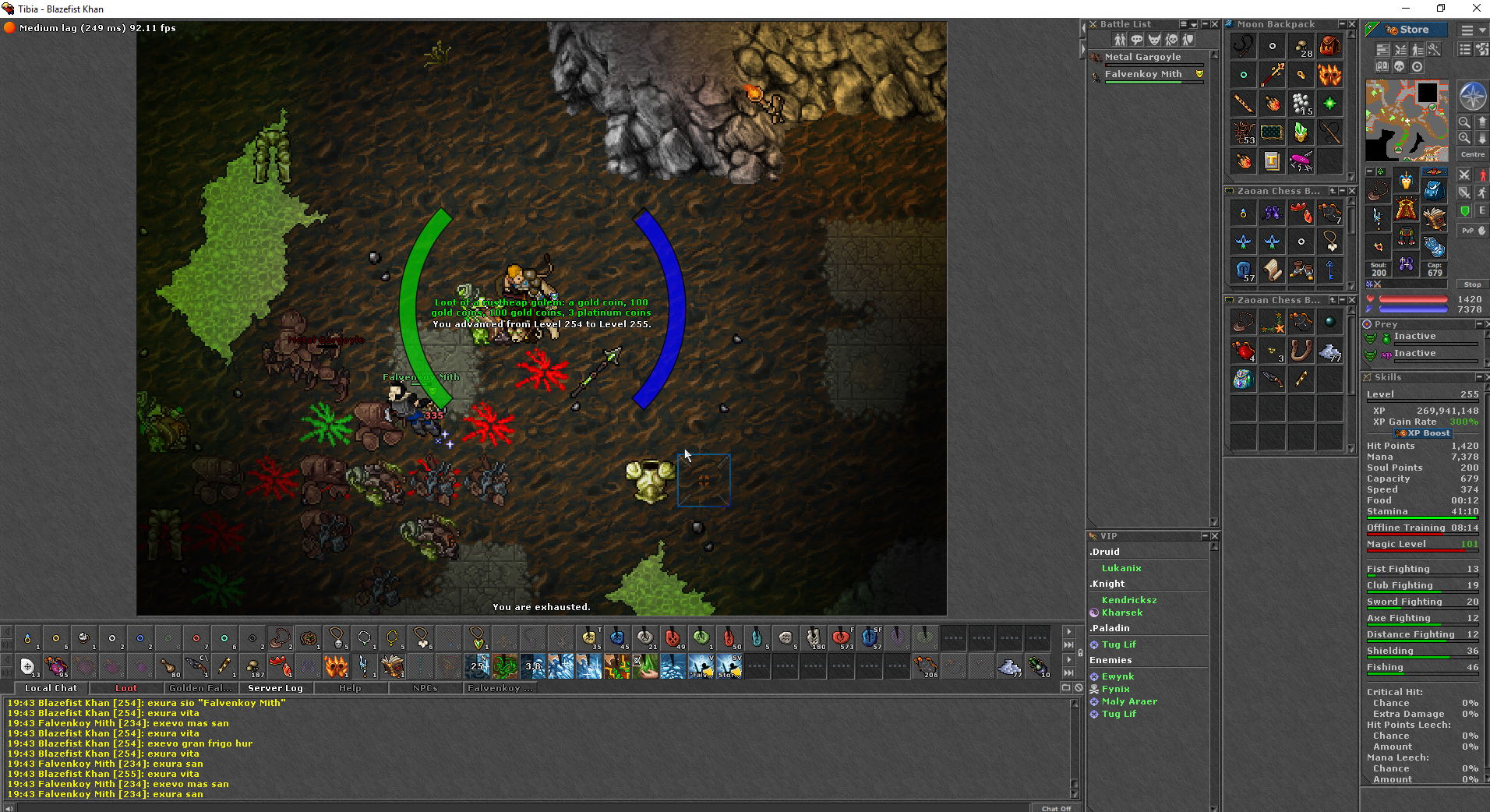The width and height of the screenshot is (1490, 812).
Task: Collapse the Moon Backpack panel
Action: tap(1341, 24)
